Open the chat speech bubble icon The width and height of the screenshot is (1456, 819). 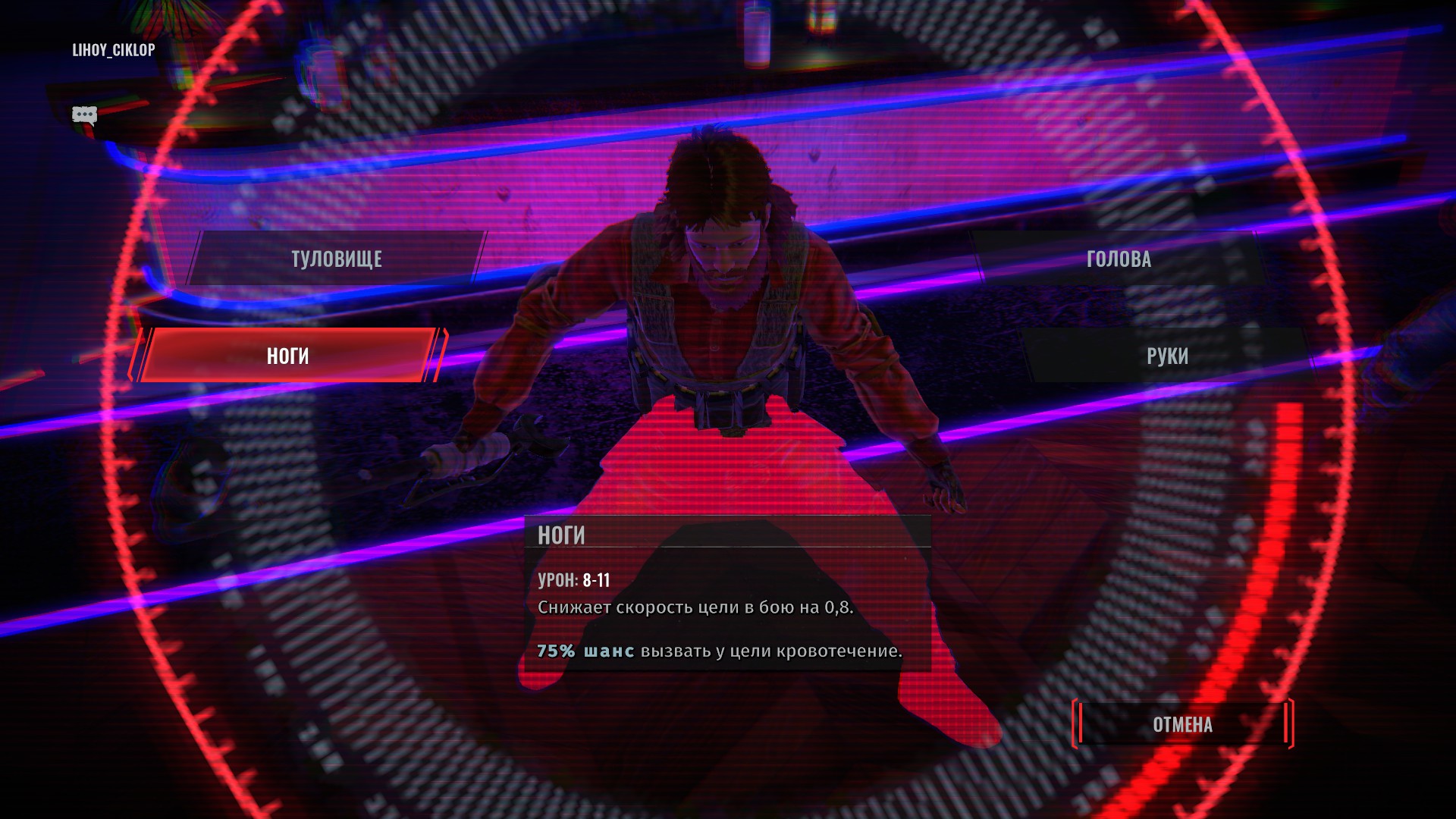pos(84,115)
